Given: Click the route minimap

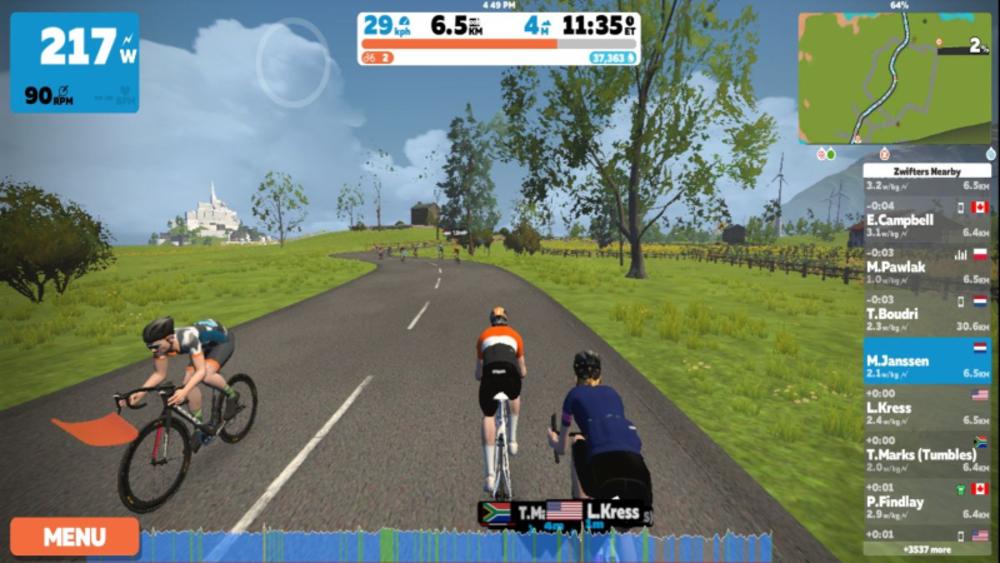Looking at the screenshot, I should pos(893,78).
